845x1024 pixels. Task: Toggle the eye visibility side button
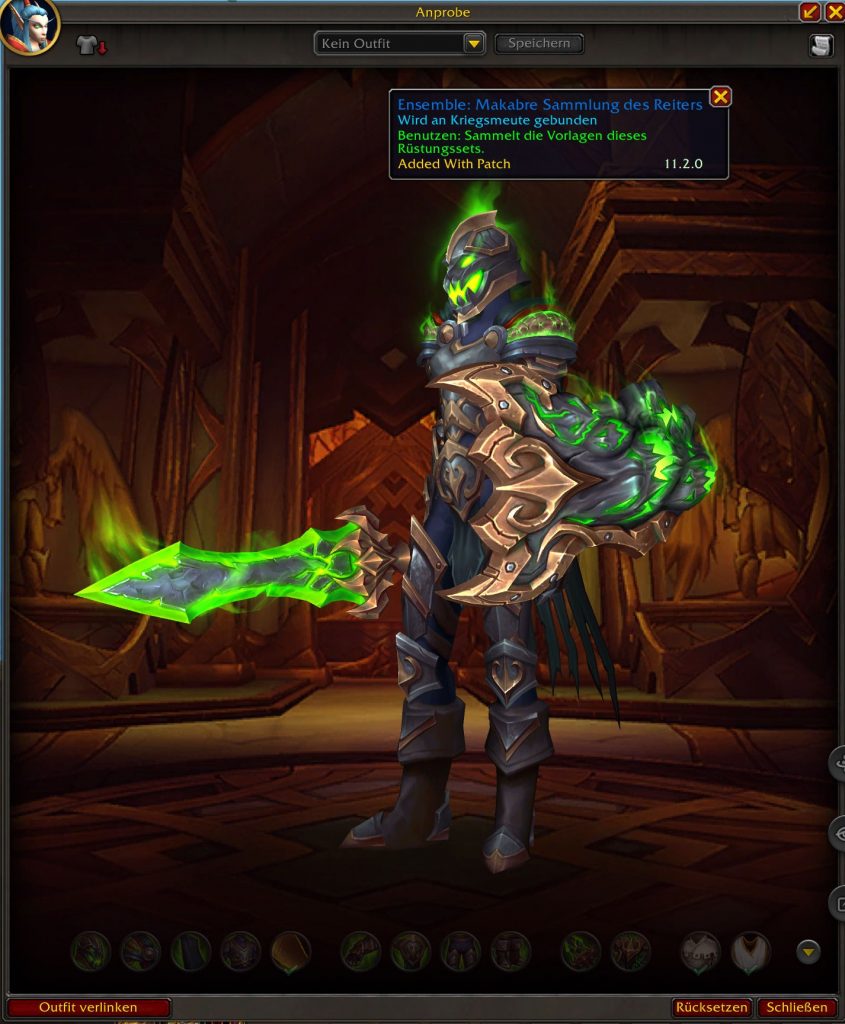pos(838,833)
